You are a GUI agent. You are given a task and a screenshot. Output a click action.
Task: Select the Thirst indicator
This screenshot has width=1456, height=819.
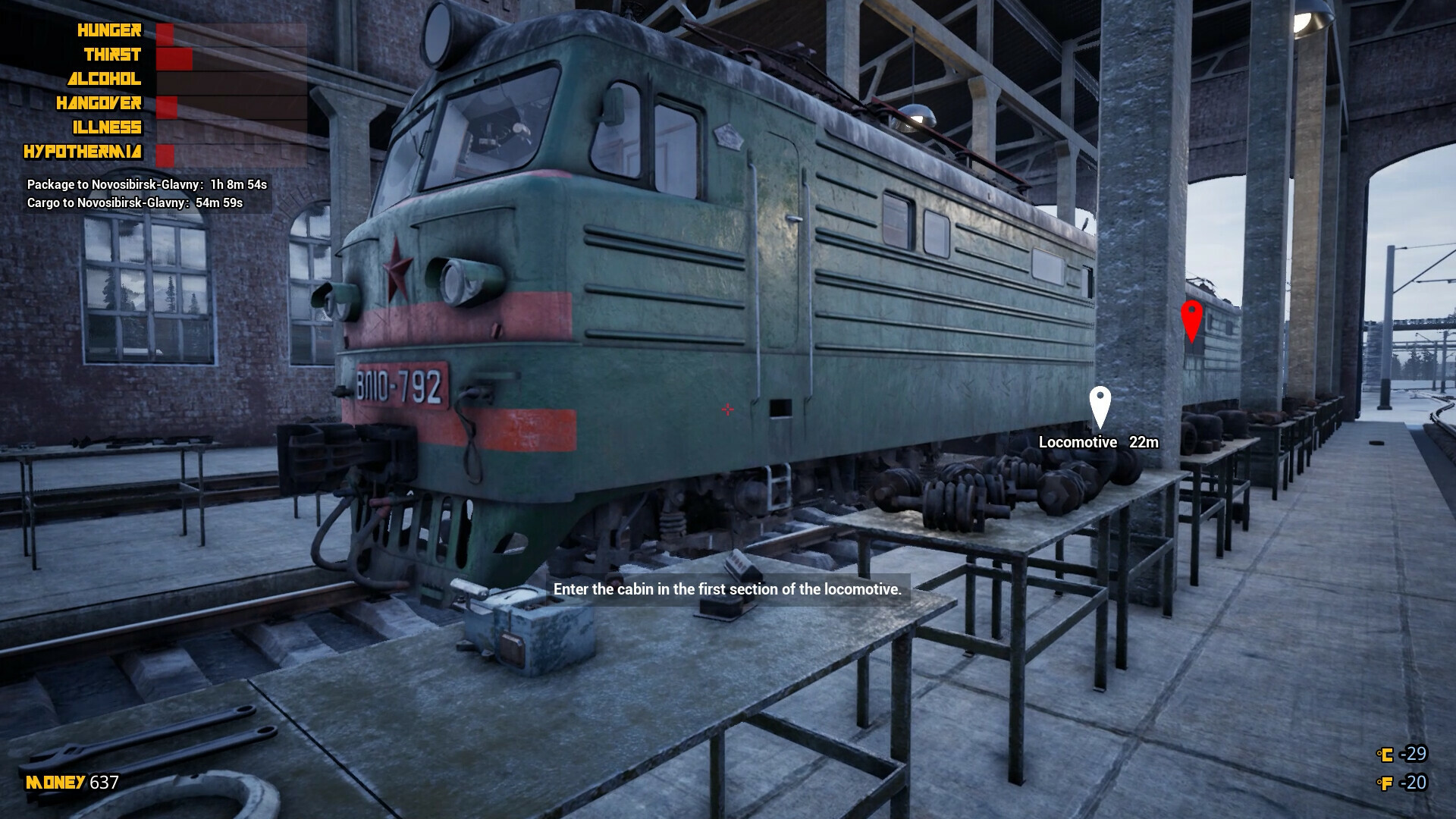point(112,55)
